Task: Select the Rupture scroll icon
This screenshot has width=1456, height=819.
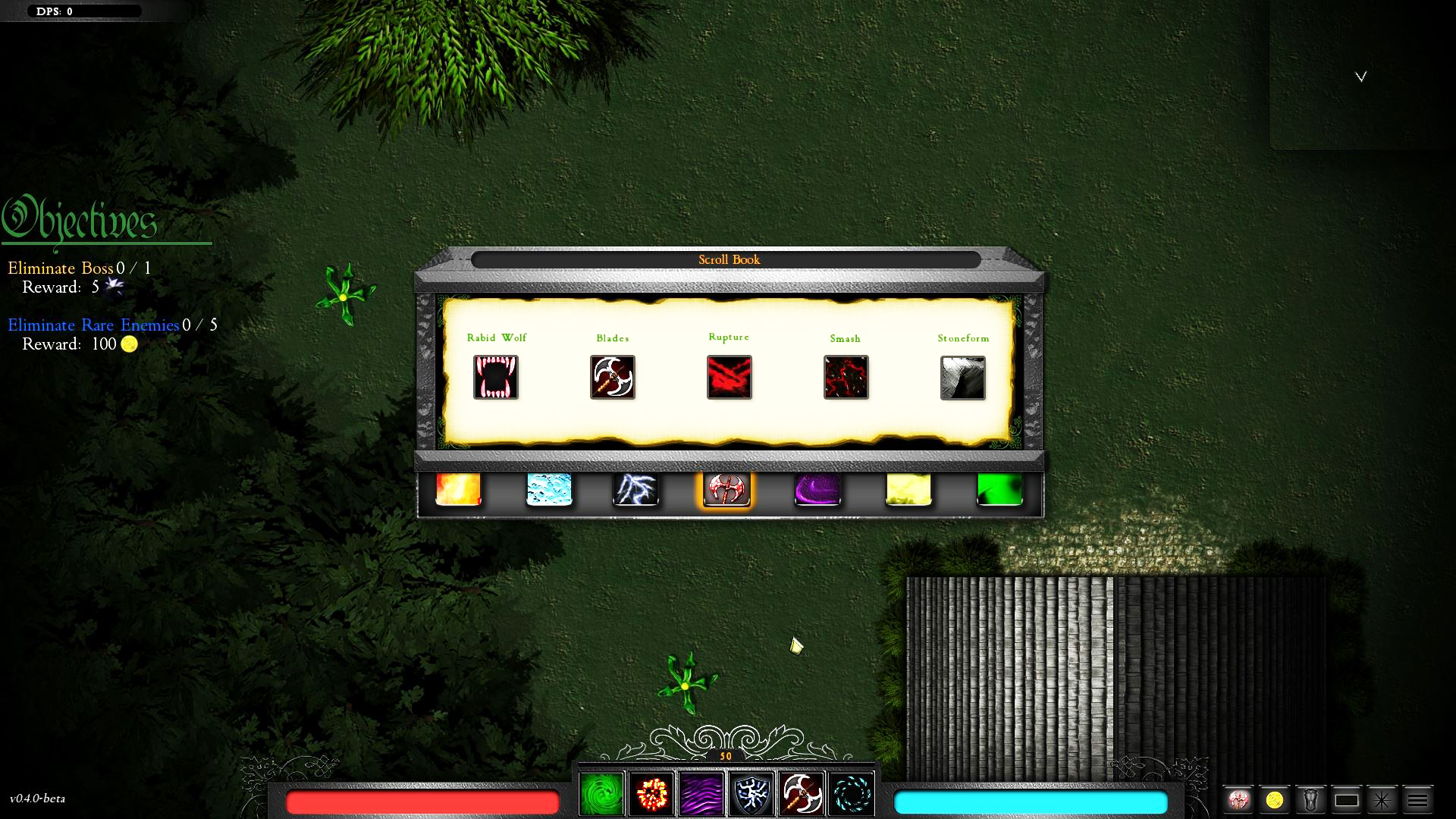Action: tap(729, 377)
